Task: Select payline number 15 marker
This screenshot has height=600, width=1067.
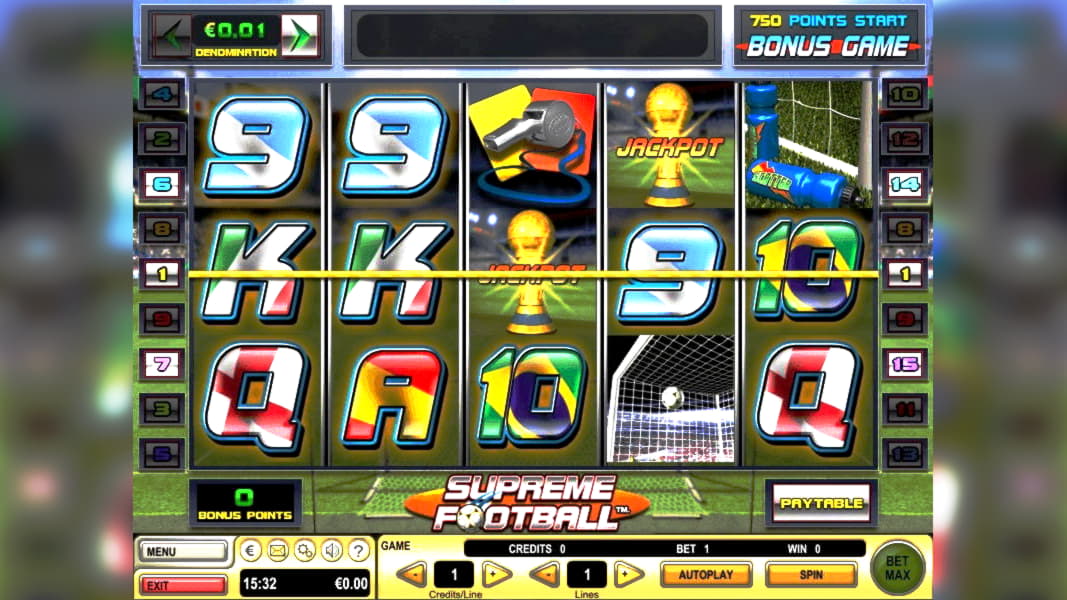Action: (x=905, y=365)
